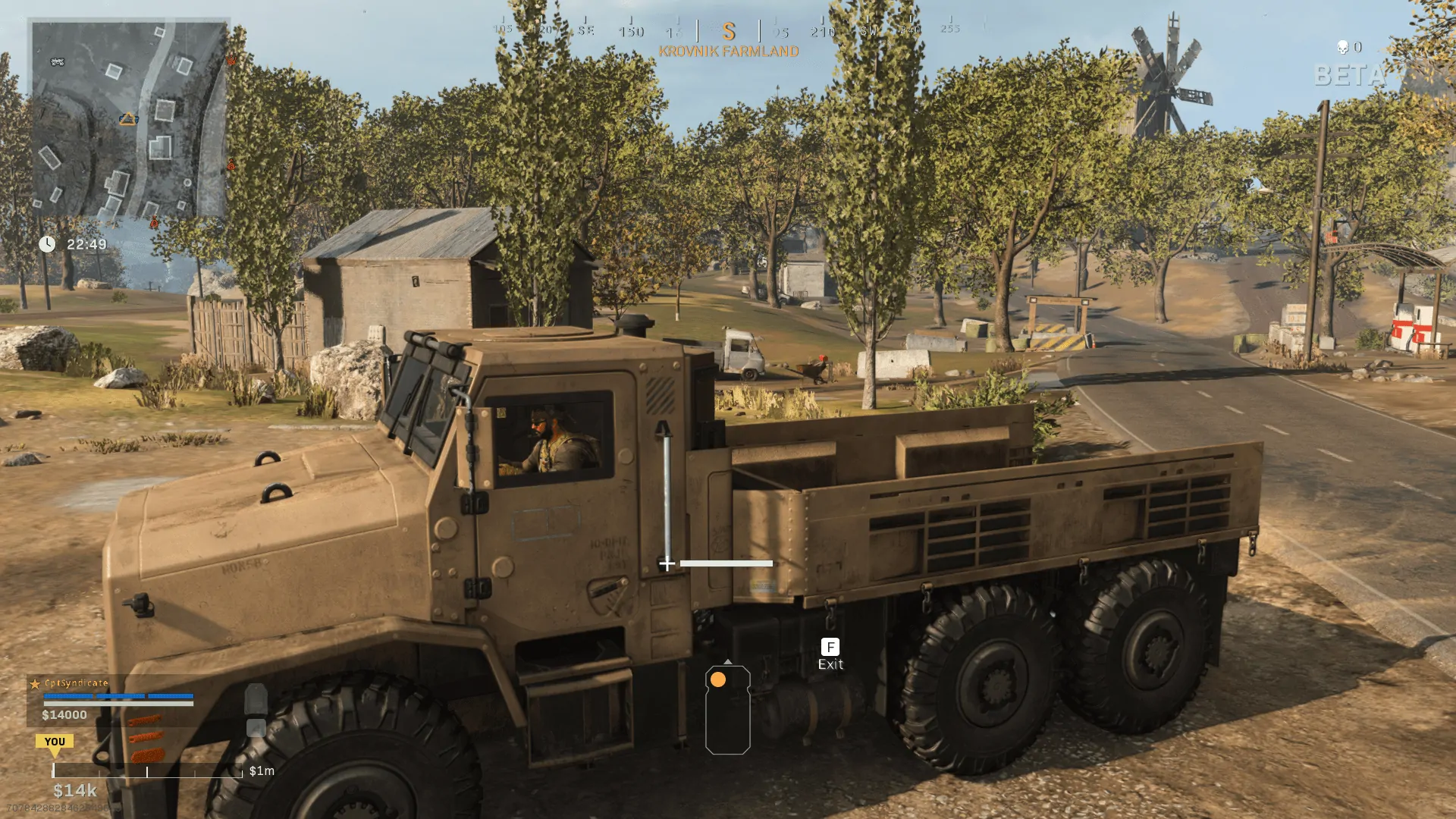1456x819 pixels.
Task: Click the vehicle icon on the minimap
Action: [58, 61]
